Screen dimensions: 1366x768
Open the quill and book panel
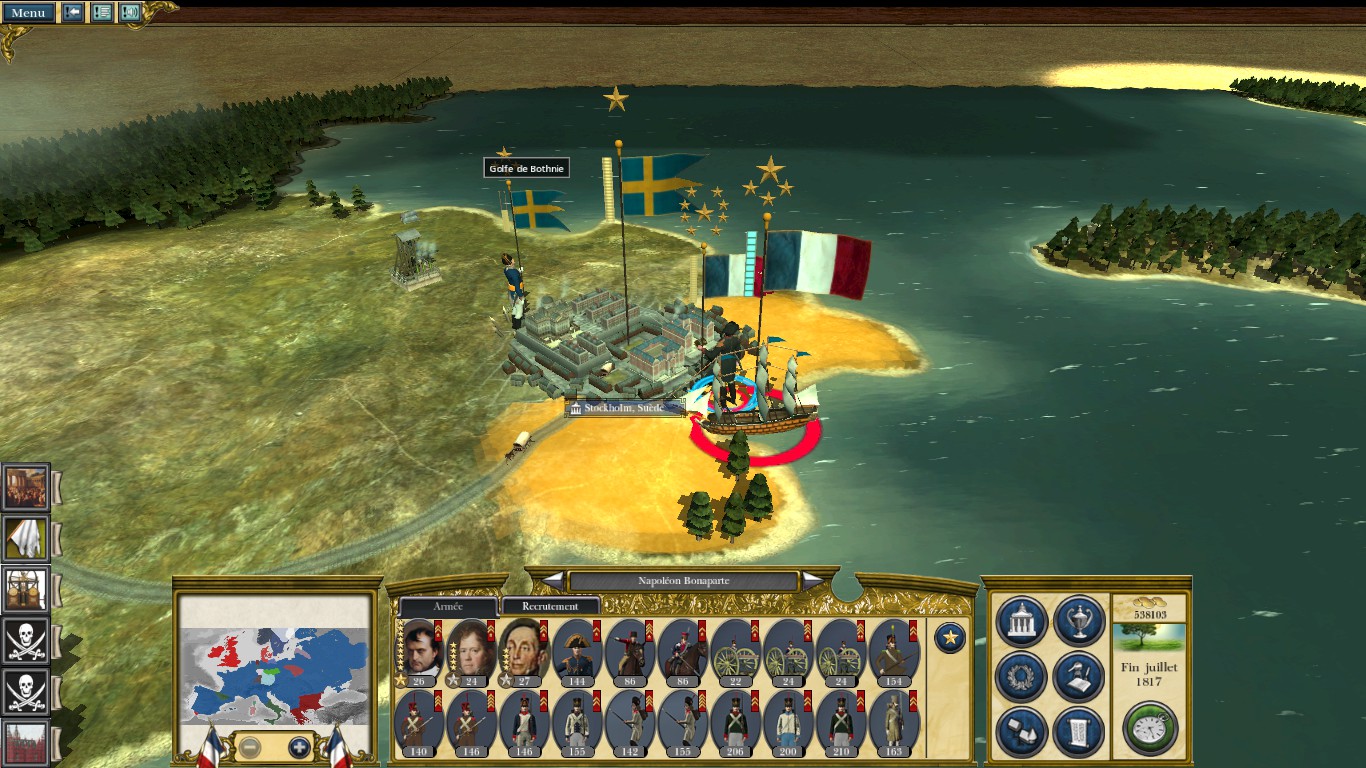click(1079, 677)
